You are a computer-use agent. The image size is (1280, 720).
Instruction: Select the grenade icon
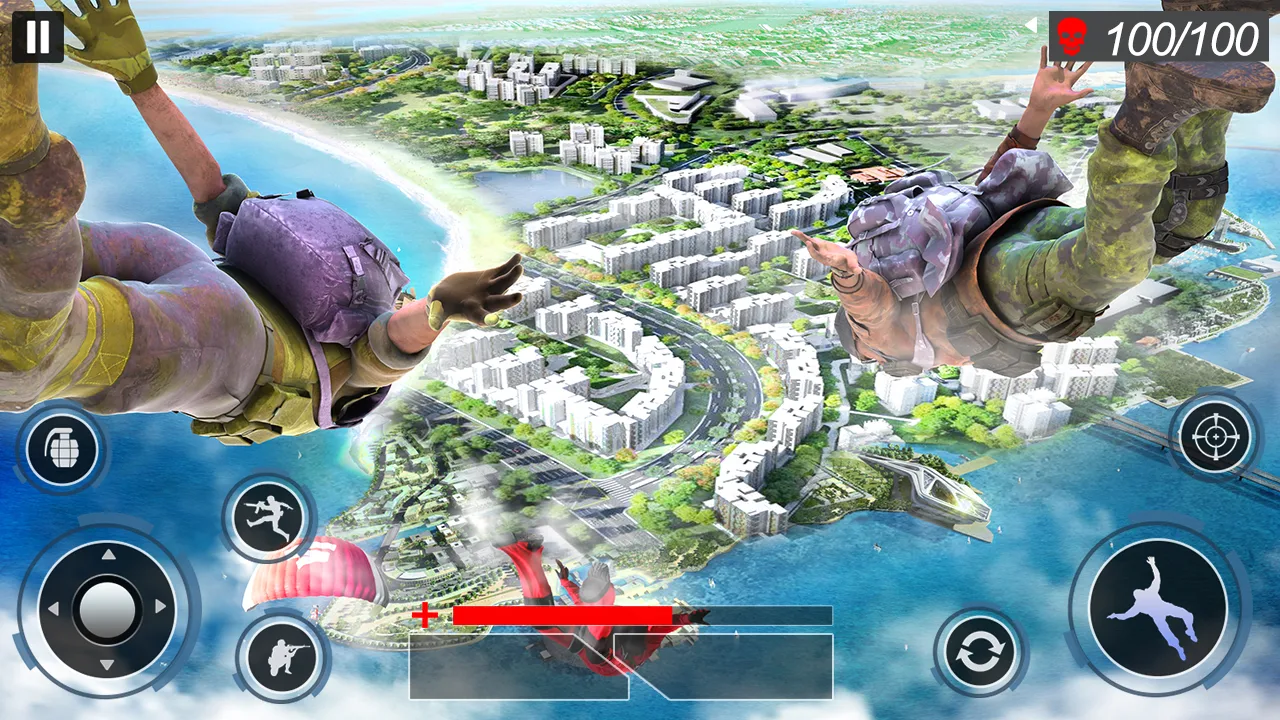(x=62, y=447)
